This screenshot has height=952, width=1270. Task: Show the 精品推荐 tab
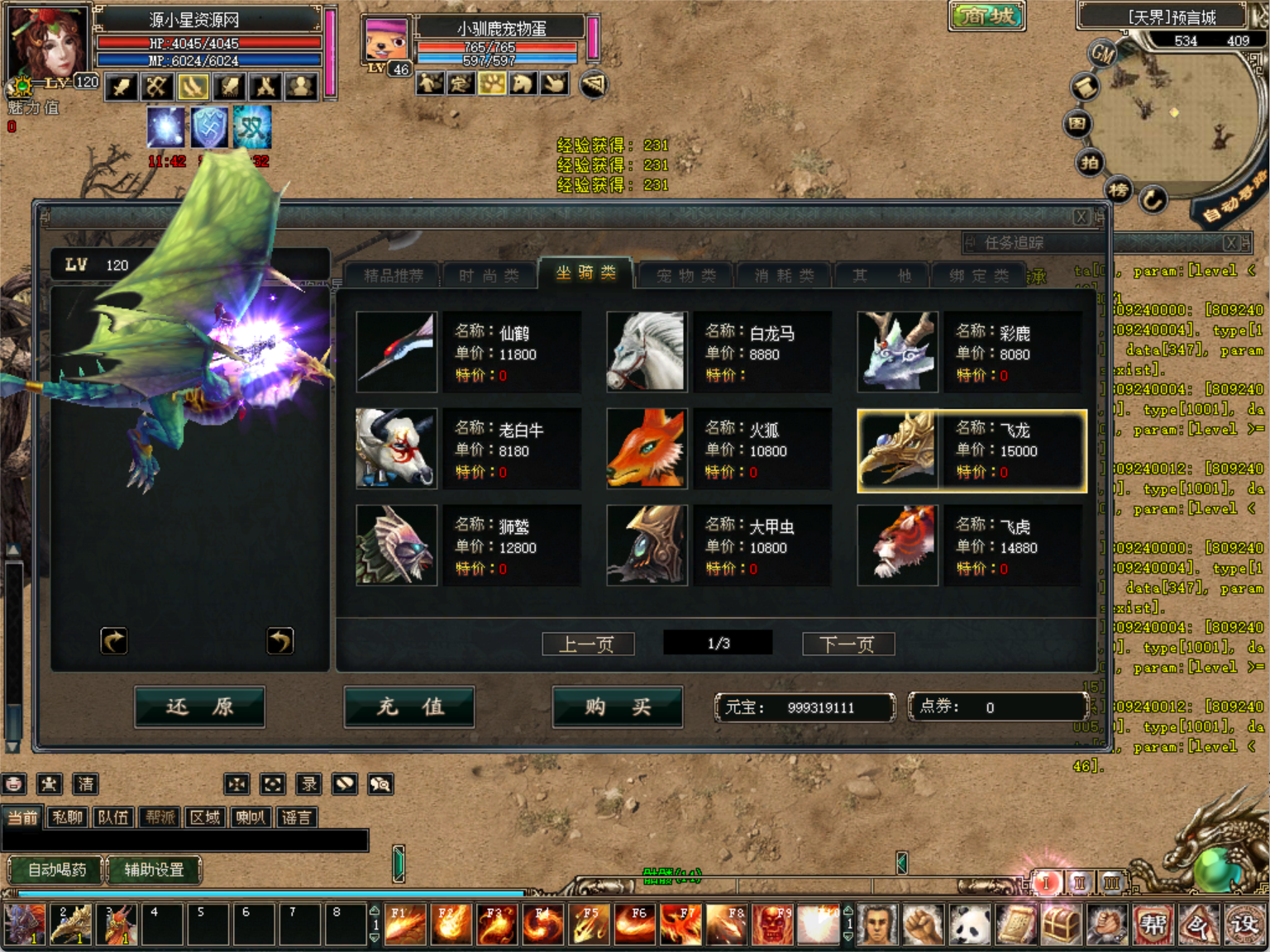tap(393, 275)
